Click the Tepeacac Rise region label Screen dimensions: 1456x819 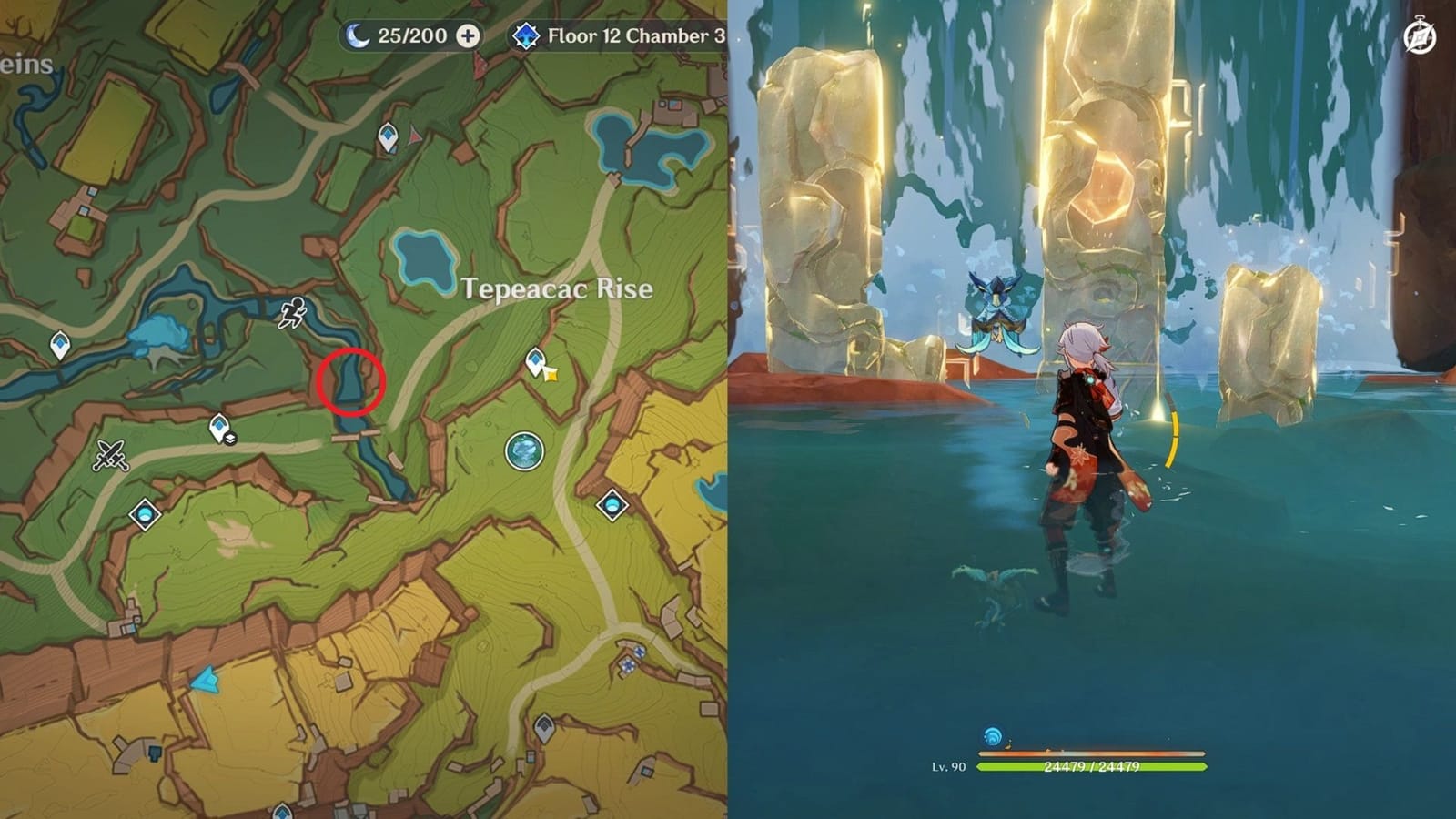tap(557, 287)
